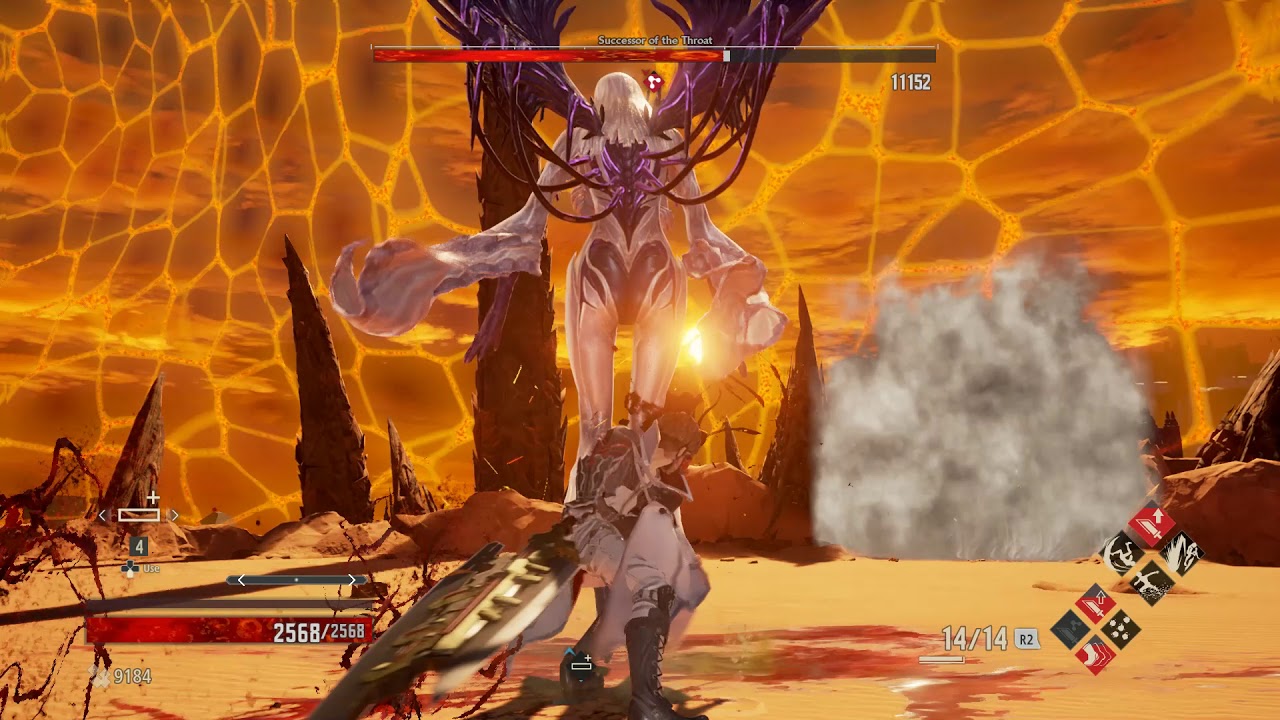Activate the red sword gift with outlined arrow

coord(1096,602)
